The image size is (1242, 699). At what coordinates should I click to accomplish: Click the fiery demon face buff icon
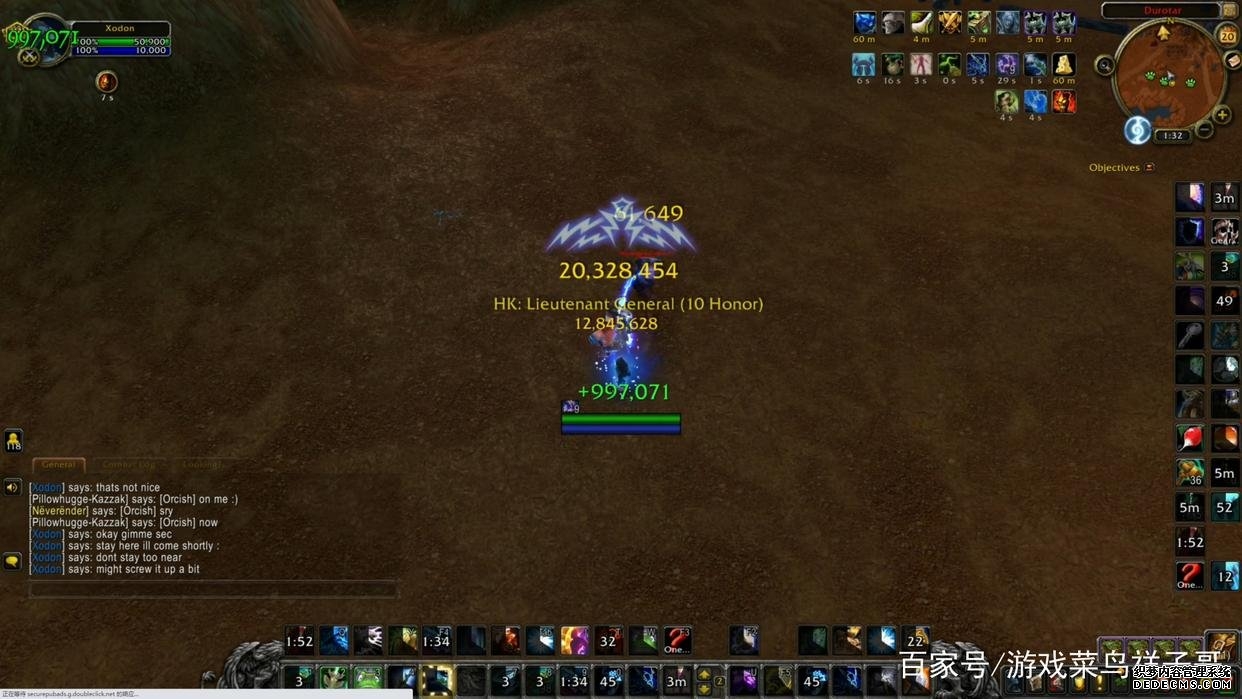click(1063, 101)
